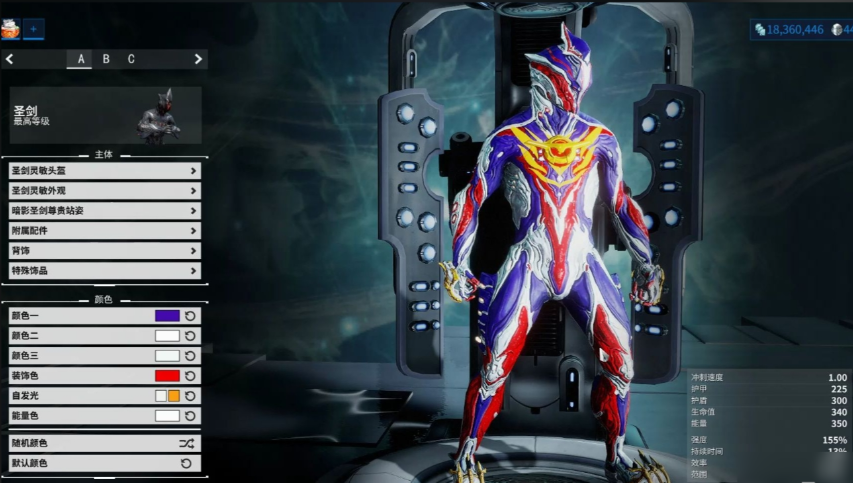Open the 暗影圣剑尊贵站姿 animation menu

click(102, 211)
